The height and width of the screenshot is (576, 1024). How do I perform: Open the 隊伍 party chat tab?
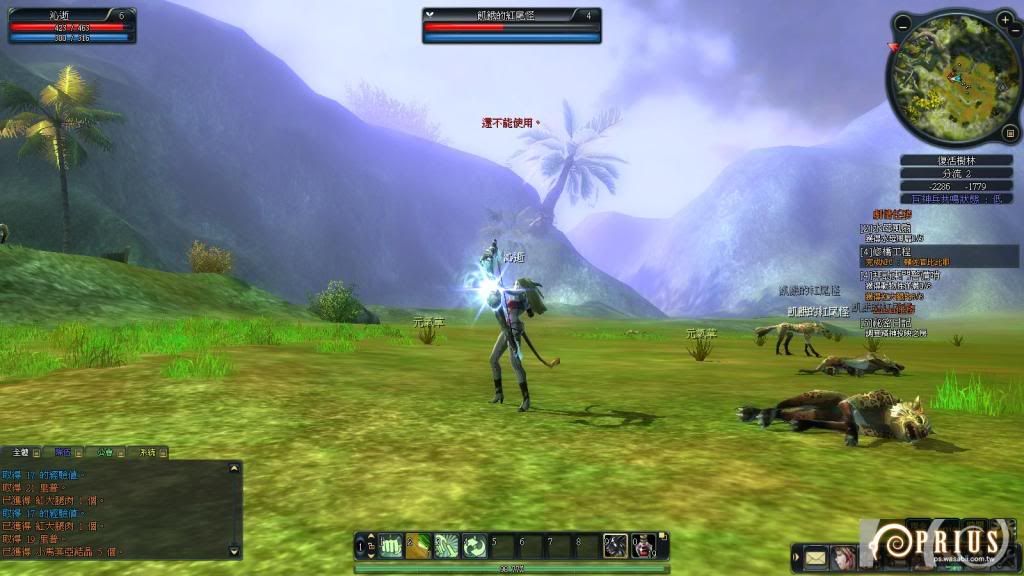coord(63,453)
